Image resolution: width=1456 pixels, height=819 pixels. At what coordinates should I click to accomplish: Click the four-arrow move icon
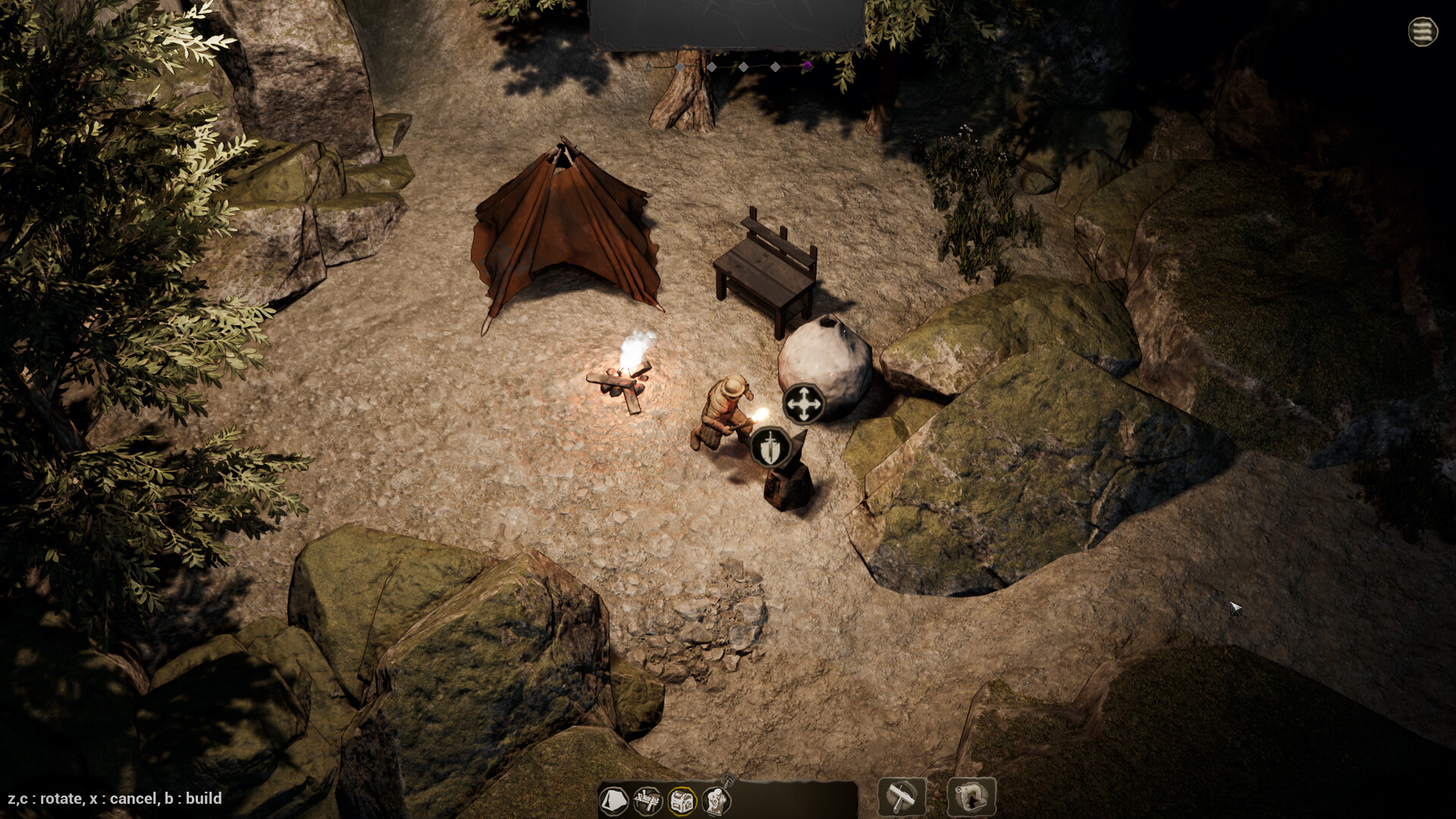pyautogui.click(x=802, y=404)
